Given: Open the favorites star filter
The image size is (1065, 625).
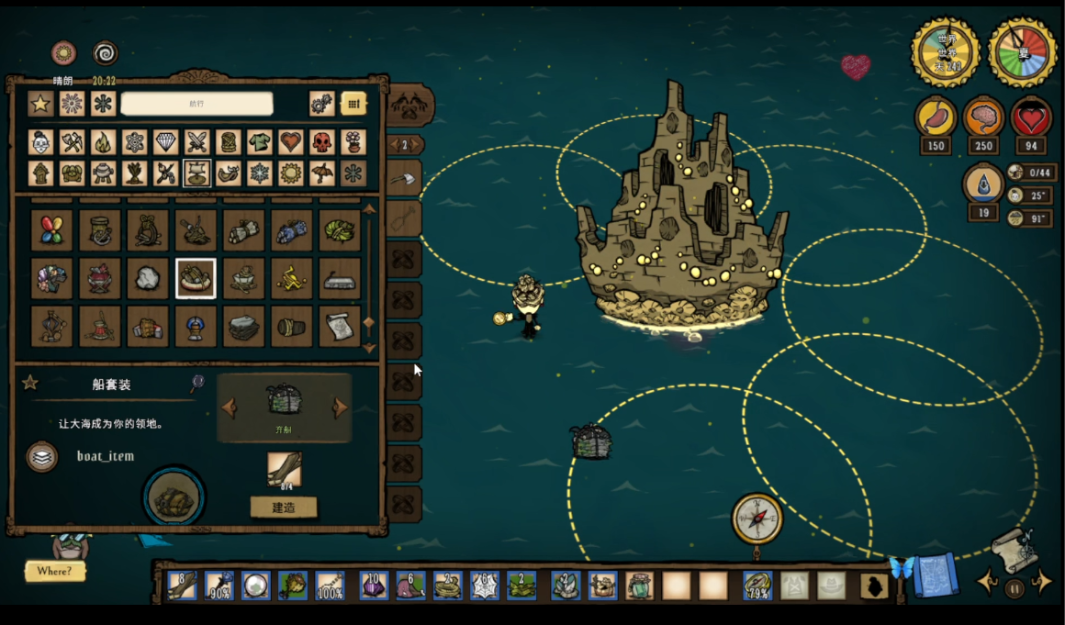Looking at the screenshot, I should pos(40,104).
